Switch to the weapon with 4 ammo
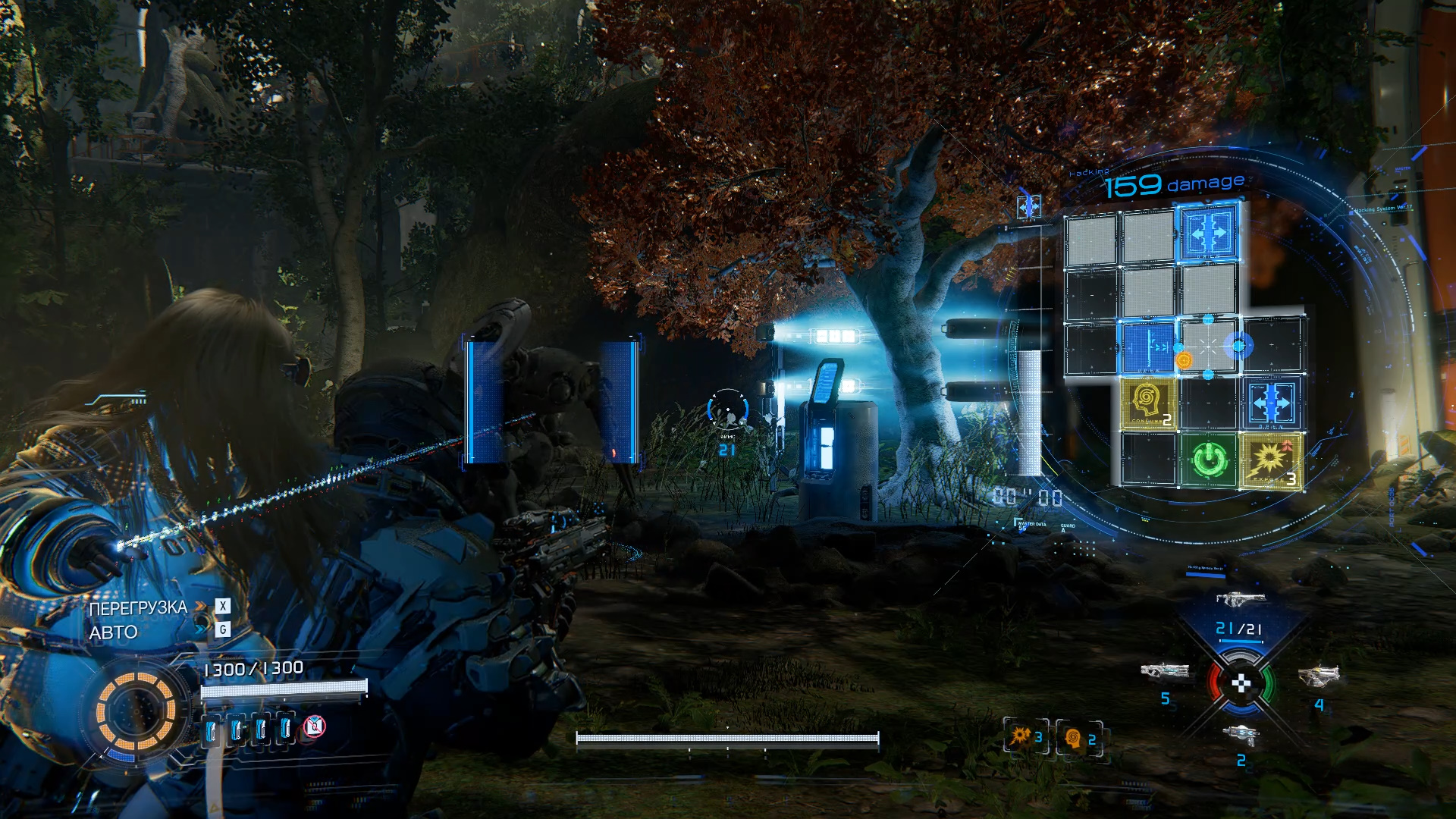1456x819 pixels. pos(1319,675)
